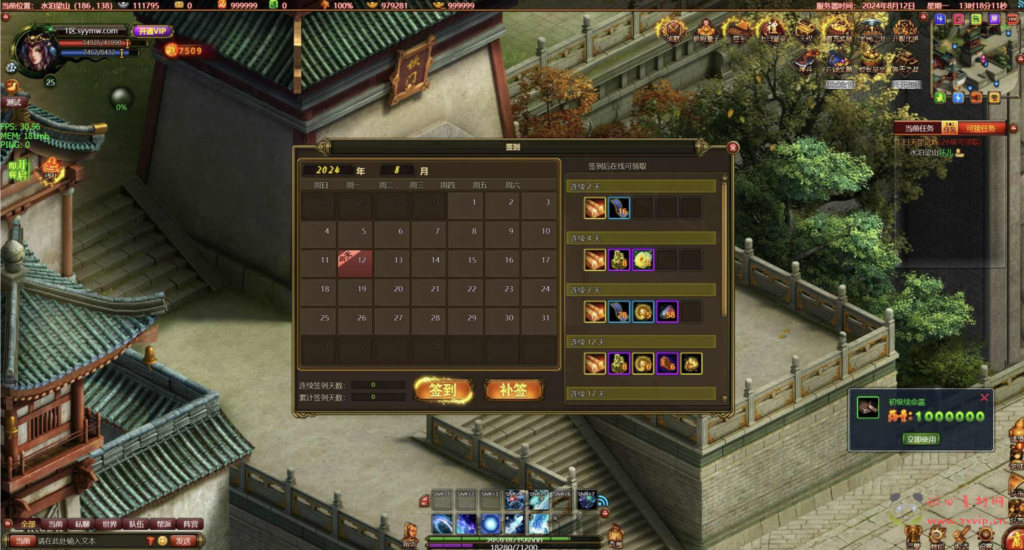The width and height of the screenshot is (1024, 550).
Task: Switch to the 当前任务 current quests tab
Action: (917, 128)
